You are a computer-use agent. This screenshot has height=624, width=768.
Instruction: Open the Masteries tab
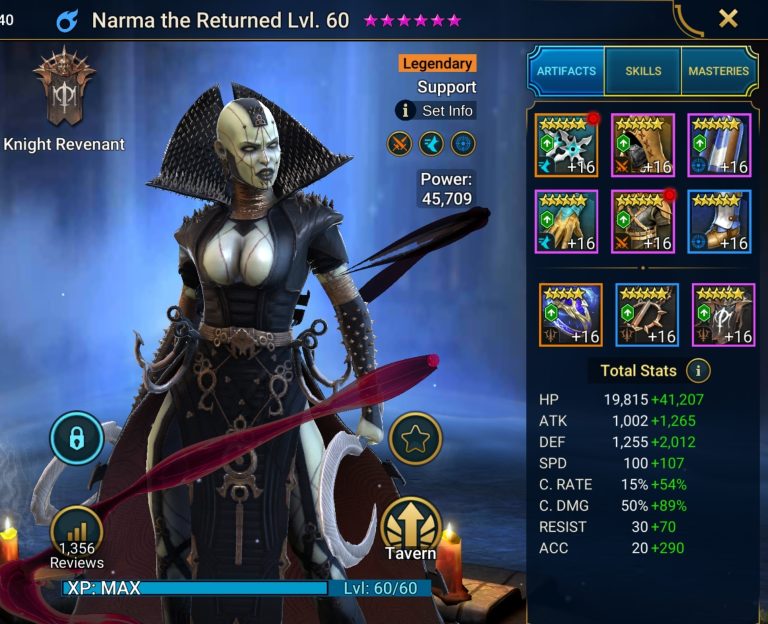(718, 71)
